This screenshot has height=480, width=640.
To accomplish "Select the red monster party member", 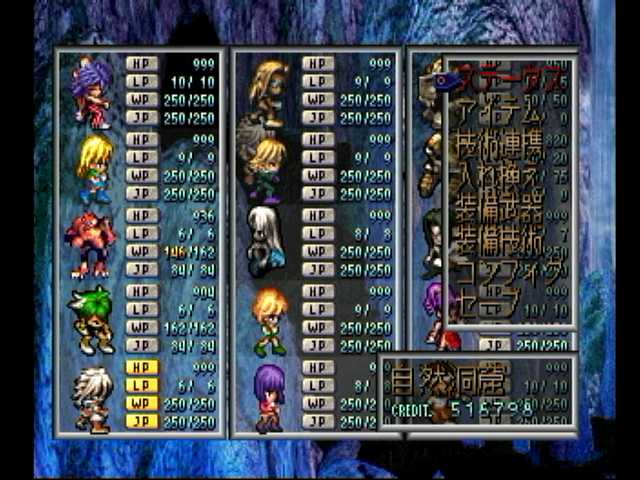I will (x=93, y=243).
